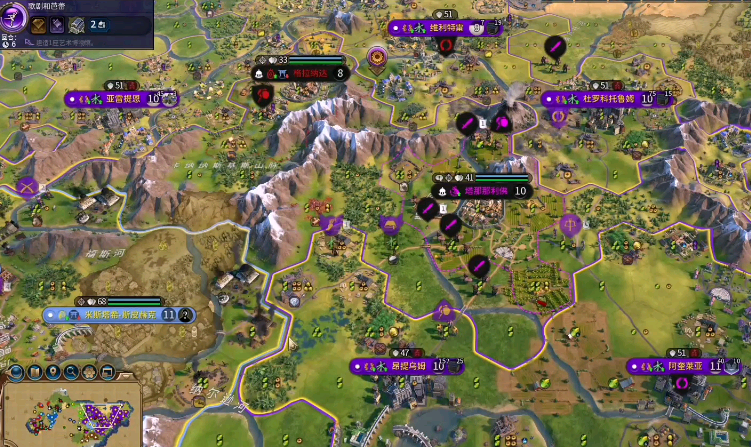Choose the 塔那那利佛 city banner
This screenshot has height=447, width=751.
click(x=482, y=191)
